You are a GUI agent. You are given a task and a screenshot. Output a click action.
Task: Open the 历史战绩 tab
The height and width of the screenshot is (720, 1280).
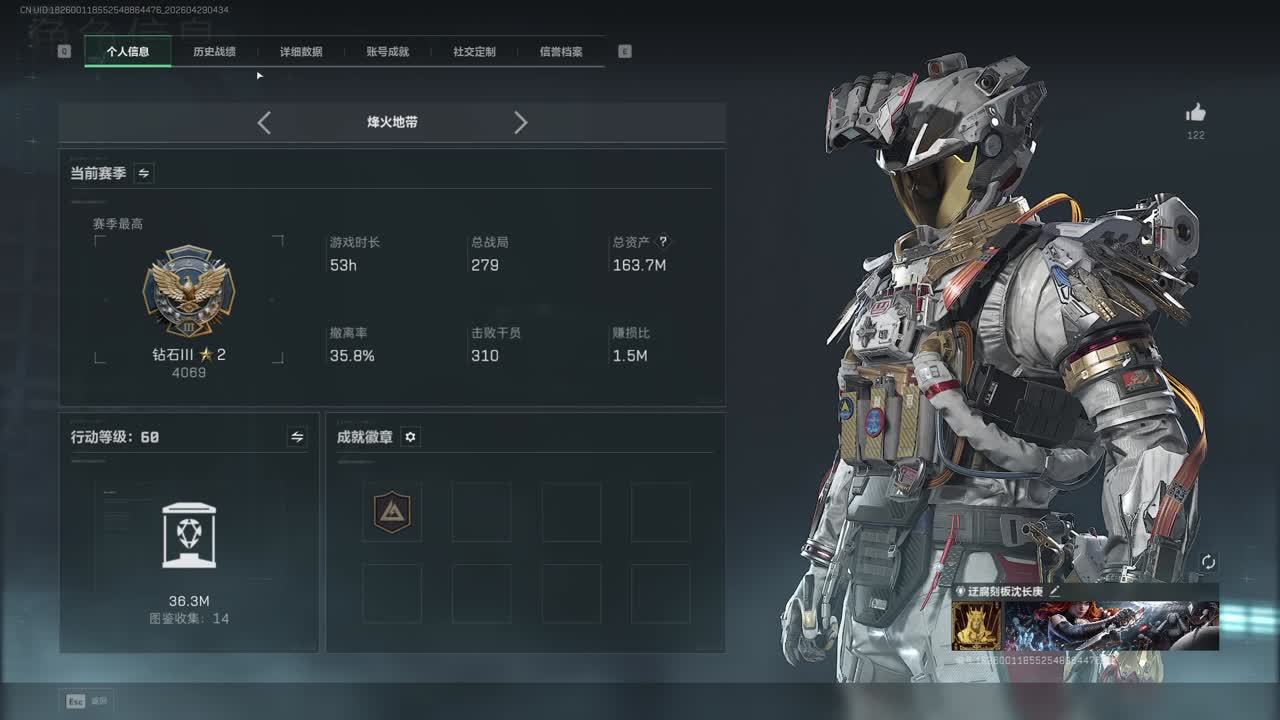(214, 51)
